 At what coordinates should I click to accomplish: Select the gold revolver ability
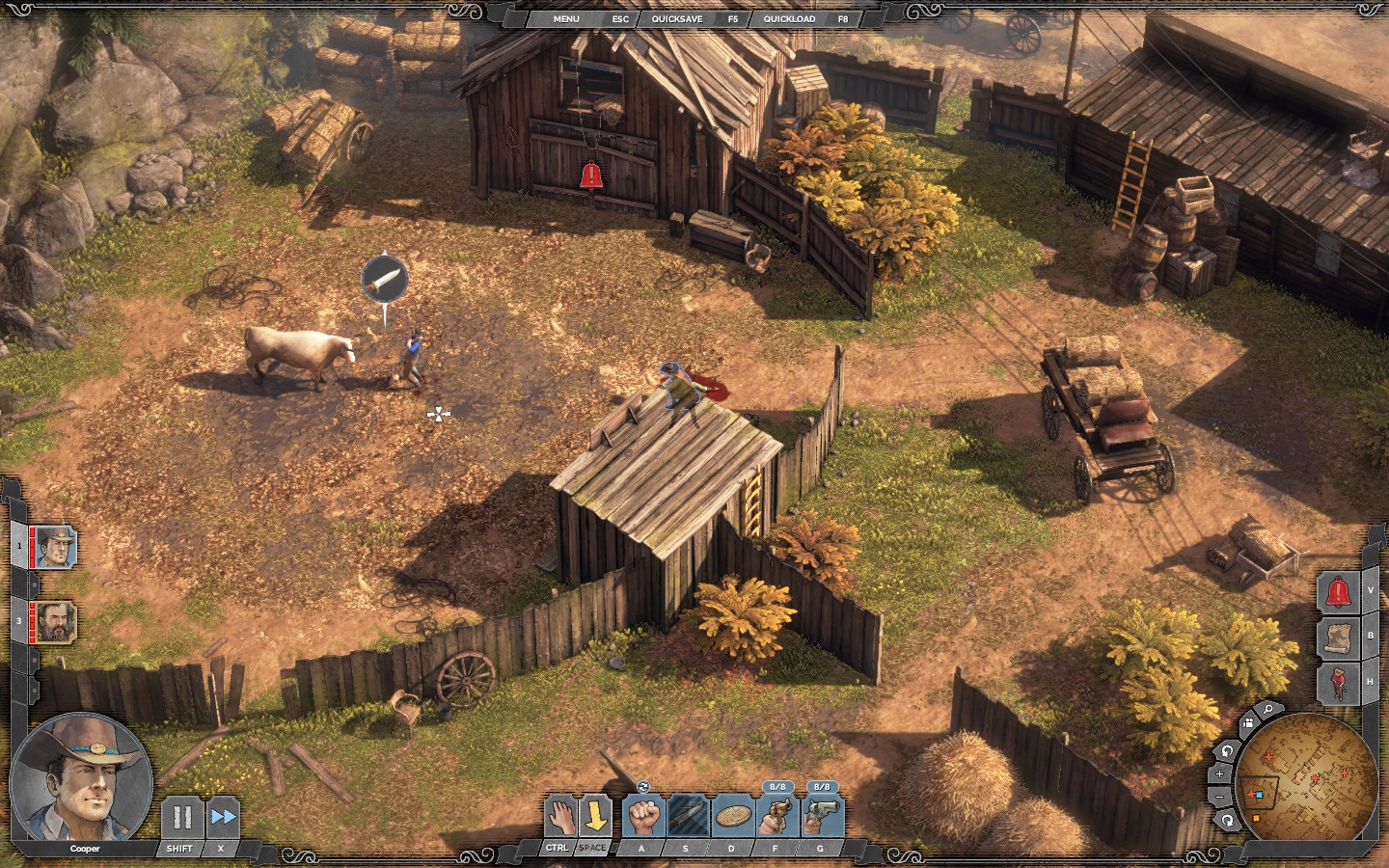(x=776, y=817)
